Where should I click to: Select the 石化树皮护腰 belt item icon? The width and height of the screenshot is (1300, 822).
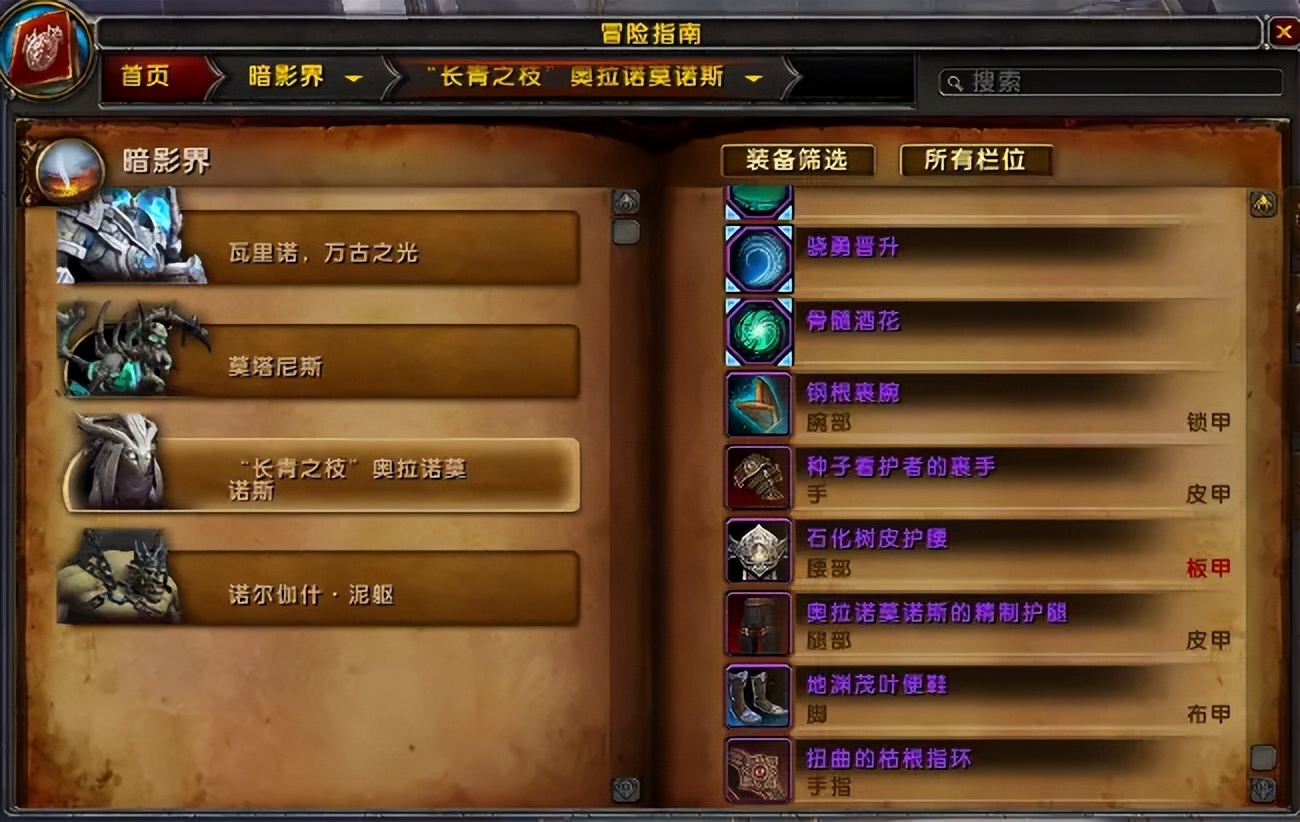[757, 551]
